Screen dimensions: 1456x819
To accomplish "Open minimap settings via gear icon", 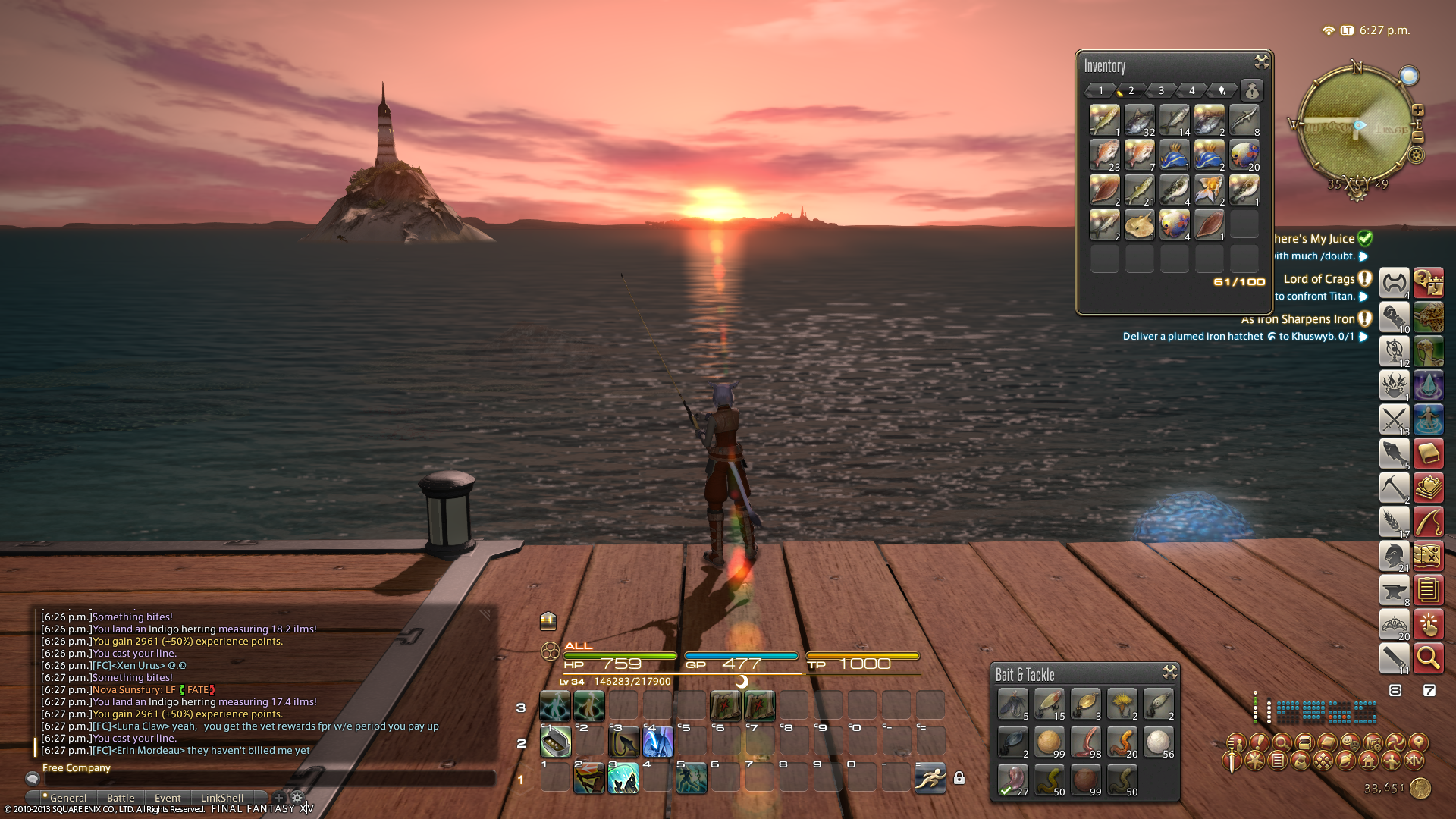I will [x=1416, y=155].
